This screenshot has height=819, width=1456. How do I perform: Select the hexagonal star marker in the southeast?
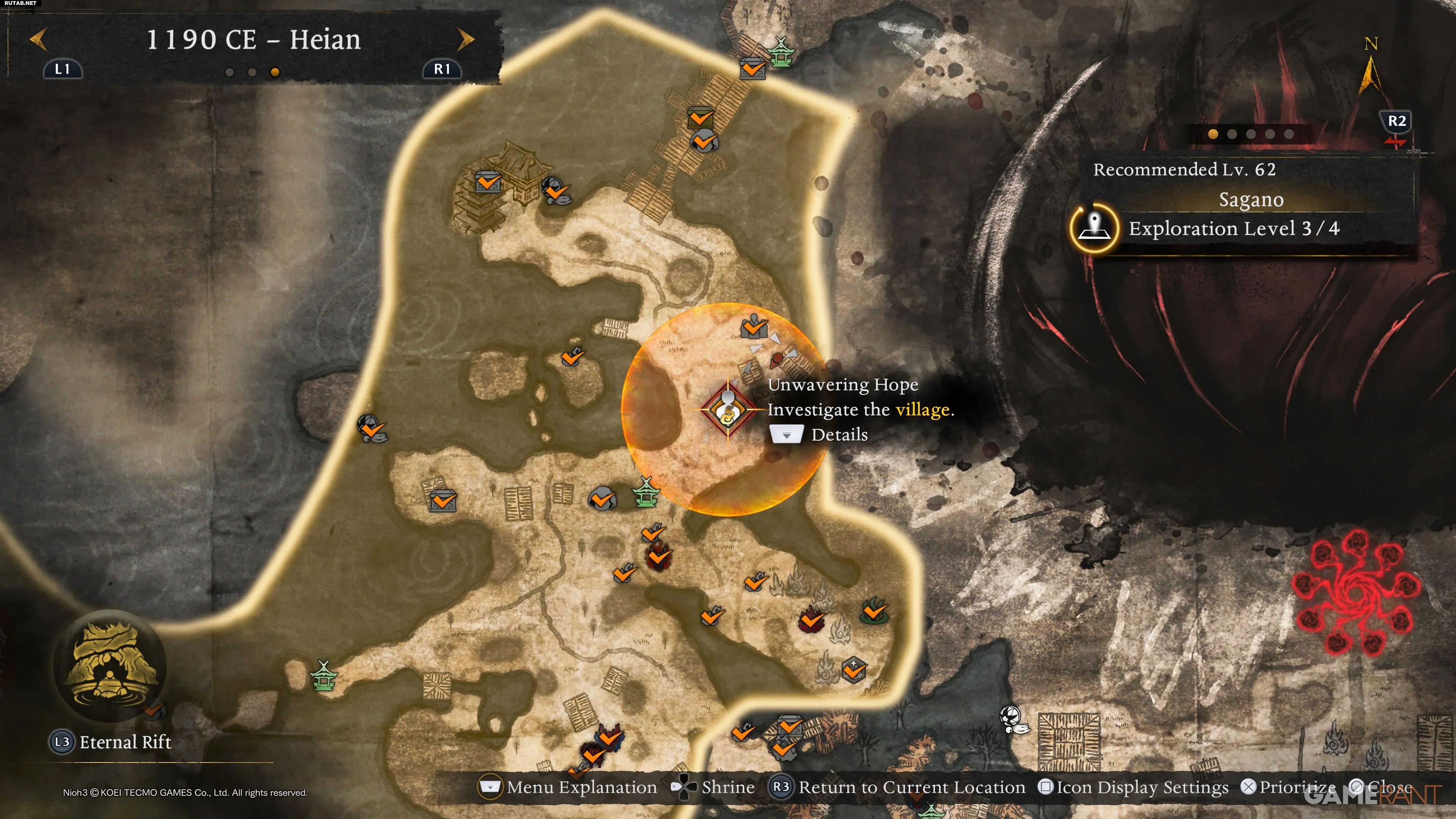(x=854, y=669)
